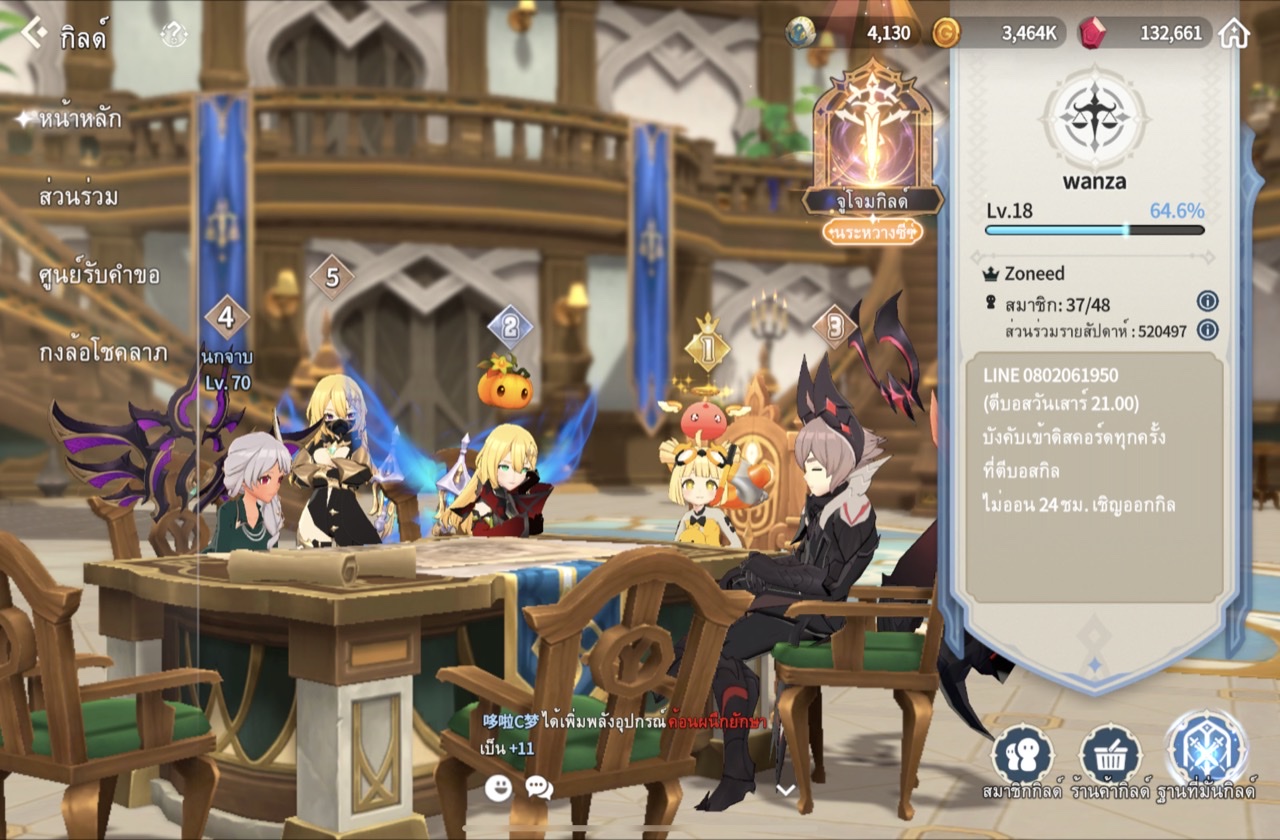Open สมาชิกกิลด์ guild members
The height and width of the screenshot is (840, 1280).
pyautogui.click(x=1022, y=762)
